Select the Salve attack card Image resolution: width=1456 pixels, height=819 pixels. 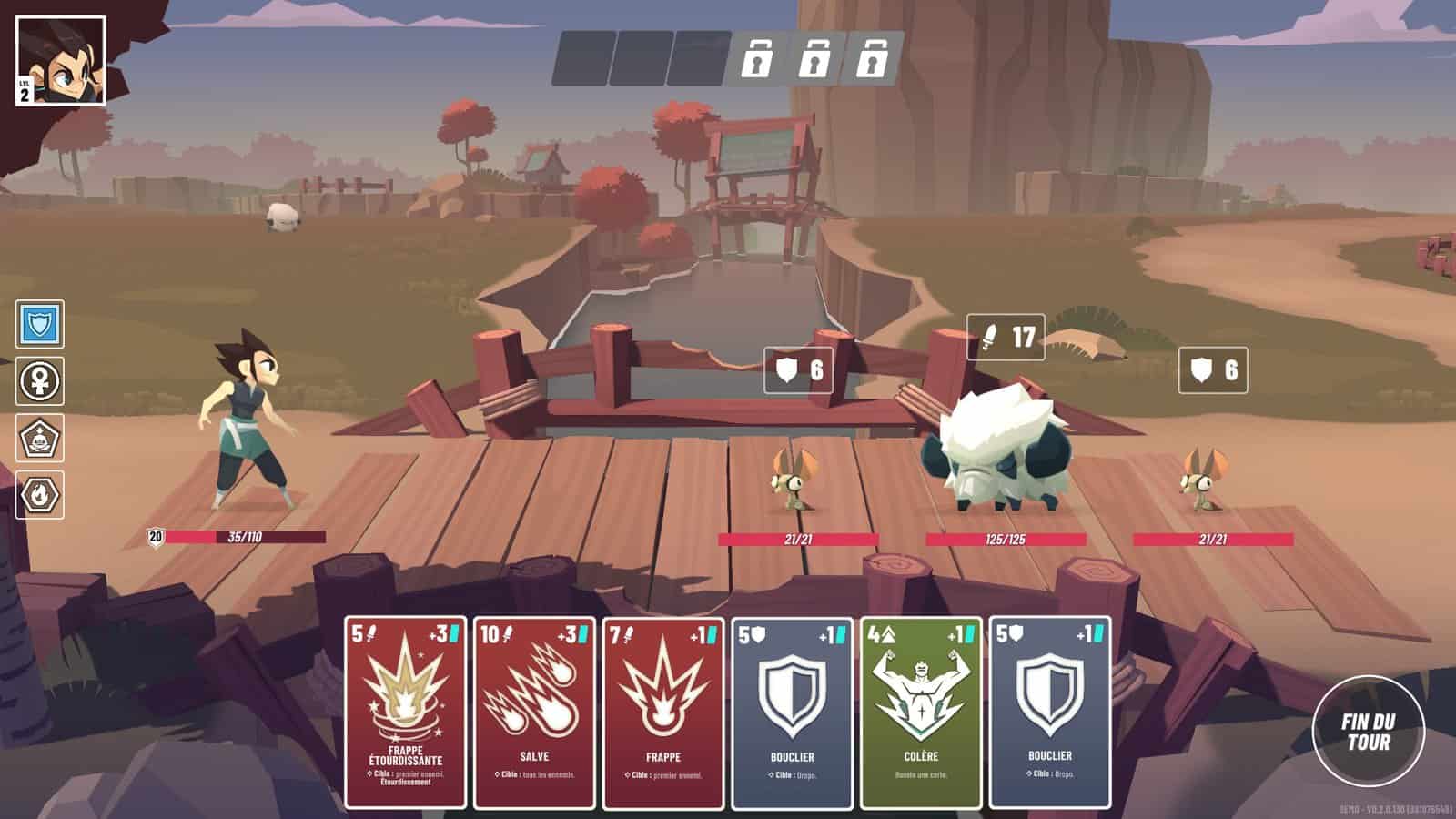click(534, 712)
